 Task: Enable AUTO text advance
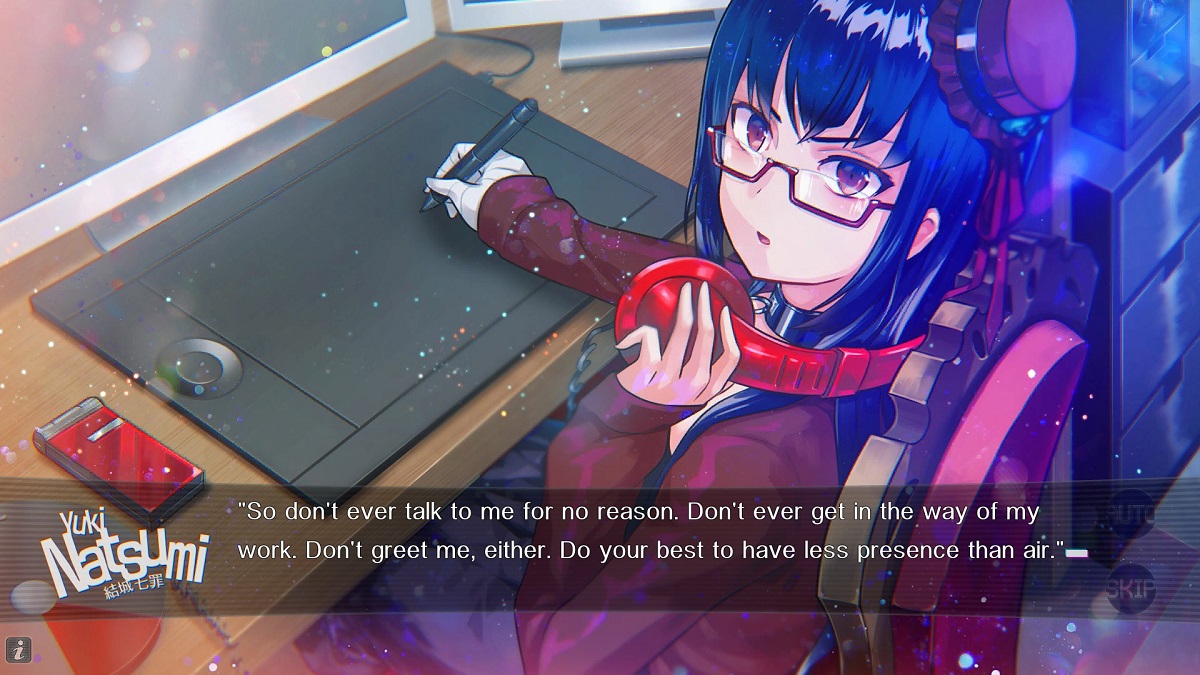(x=1131, y=517)
